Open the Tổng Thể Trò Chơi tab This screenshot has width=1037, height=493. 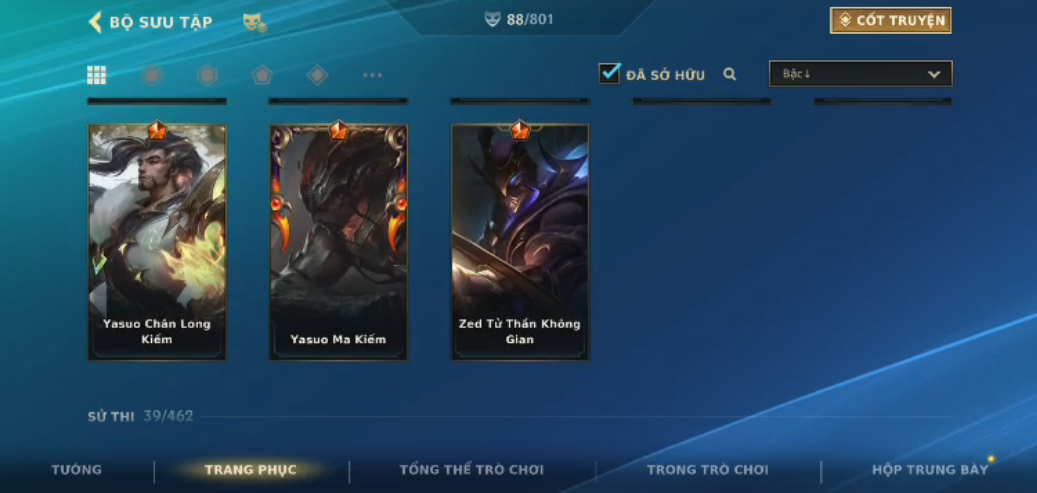[x=471, y=470]
